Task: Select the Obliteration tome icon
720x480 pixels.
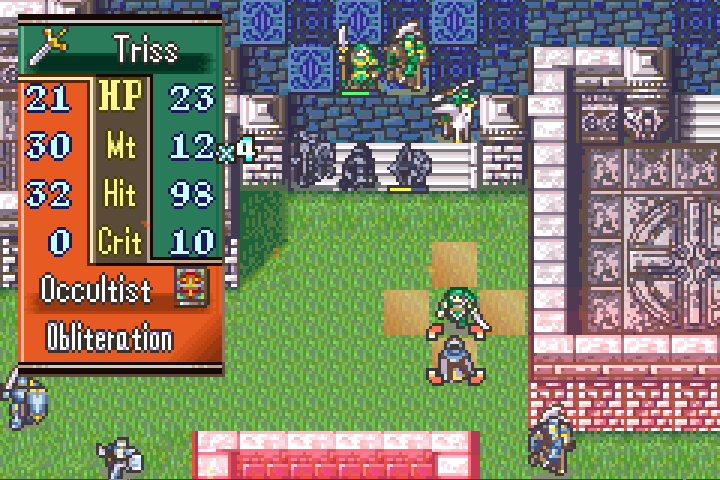Action: [188, 287]
